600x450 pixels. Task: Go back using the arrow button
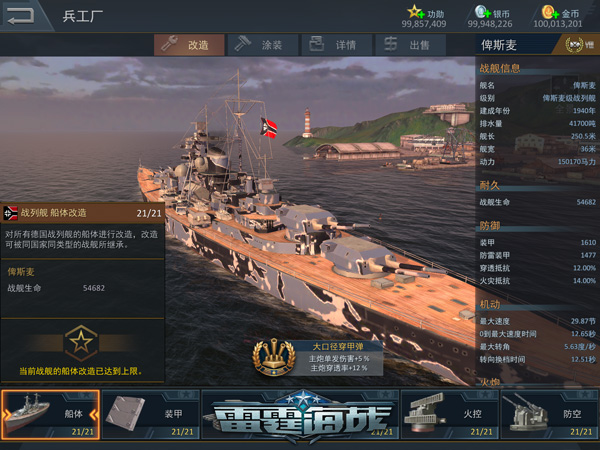pyautogui.click(x=21, y=15)
